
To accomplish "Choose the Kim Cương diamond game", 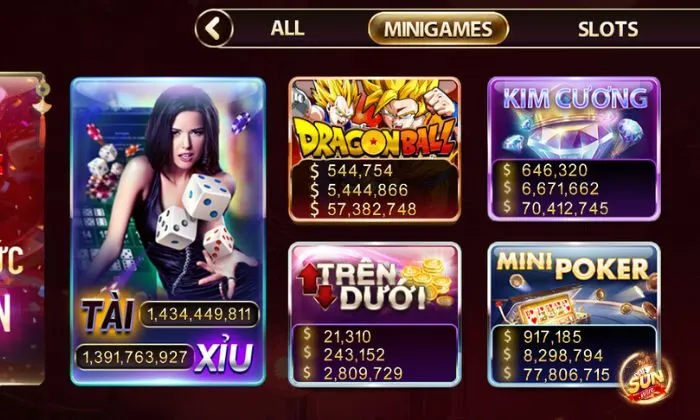I will tap(574, 148).
